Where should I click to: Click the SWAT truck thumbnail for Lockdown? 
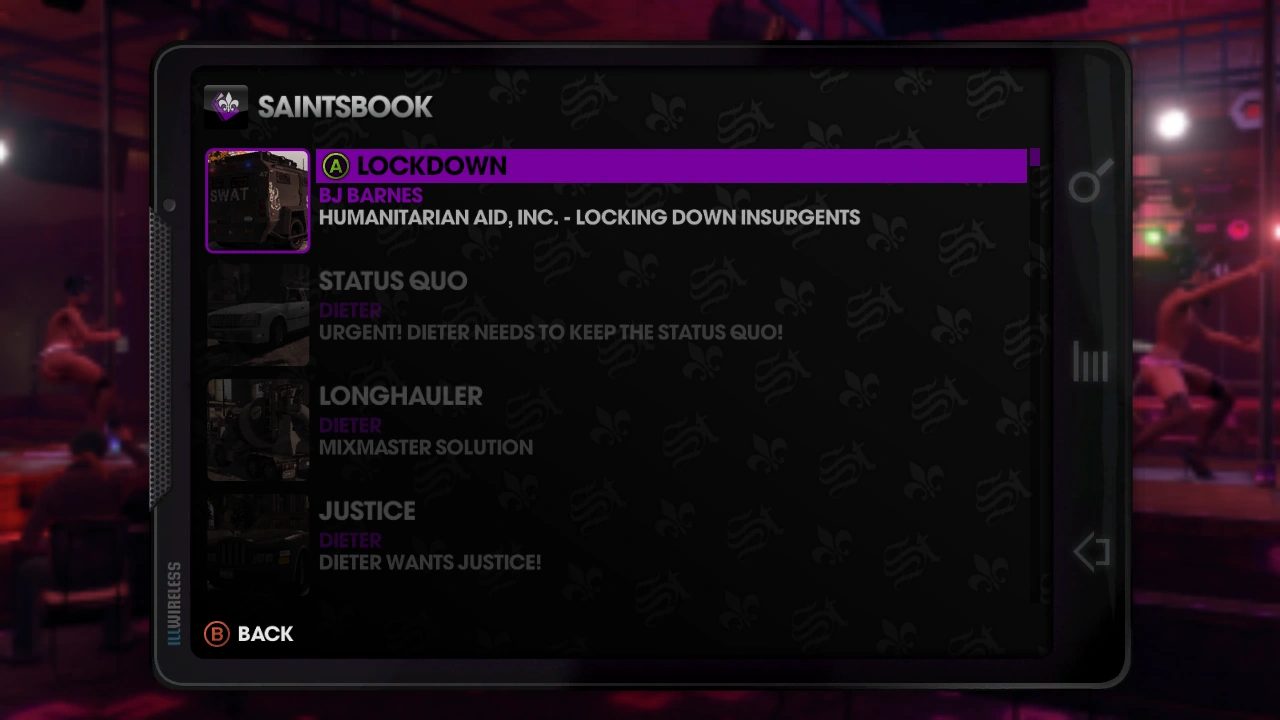[x=257, y=200]
